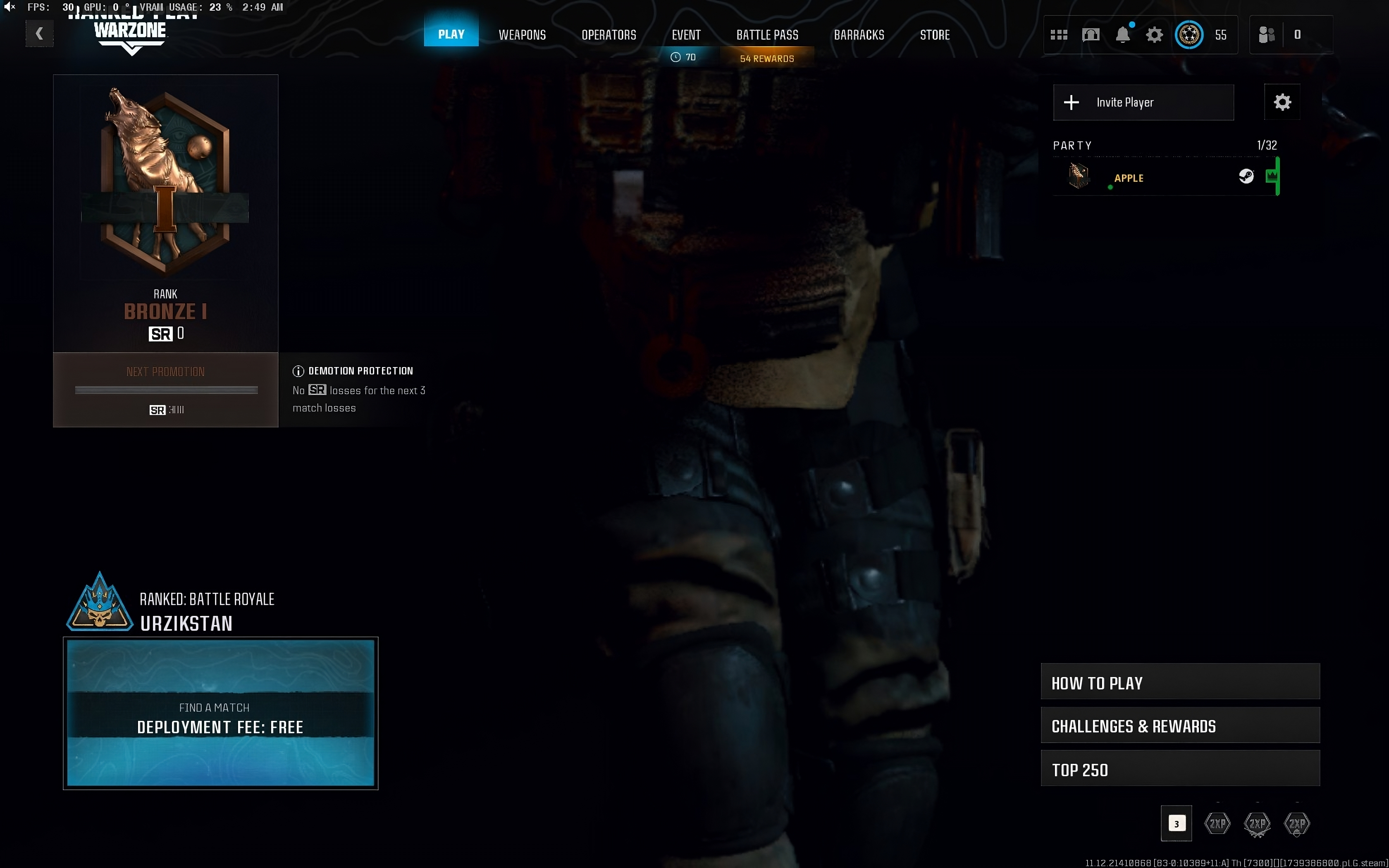Screen dimensions: 1389x868
Task: Activate the Double Battle Pass XP token
Action: click(x=1298, y=823)
